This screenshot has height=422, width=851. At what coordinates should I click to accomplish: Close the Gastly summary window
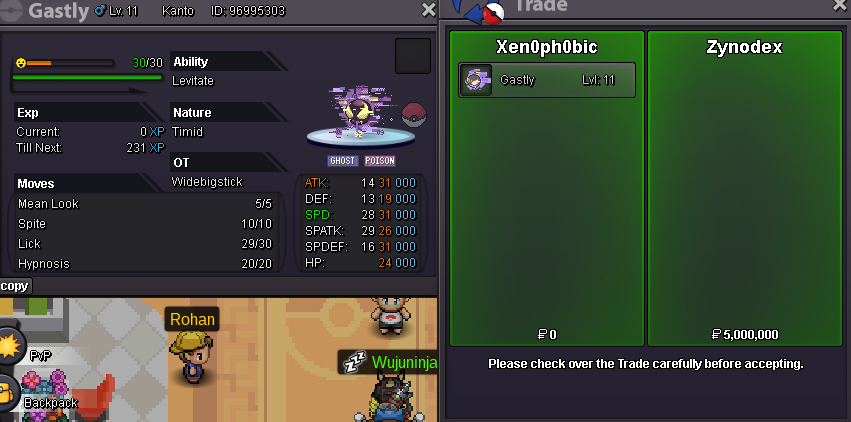point(429,10)
